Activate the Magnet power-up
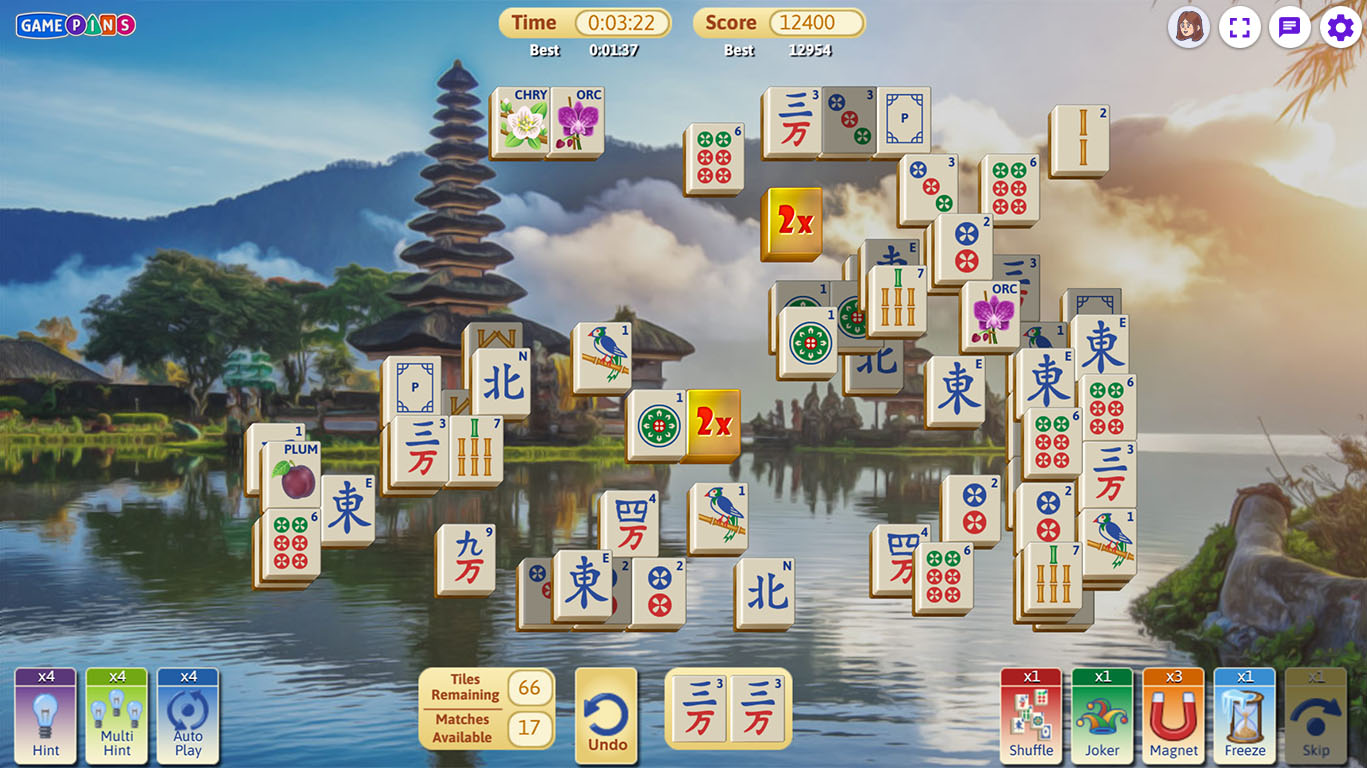Image resolution: width=1367 pixels, height=768 pixels. [x=1173, y=716]
